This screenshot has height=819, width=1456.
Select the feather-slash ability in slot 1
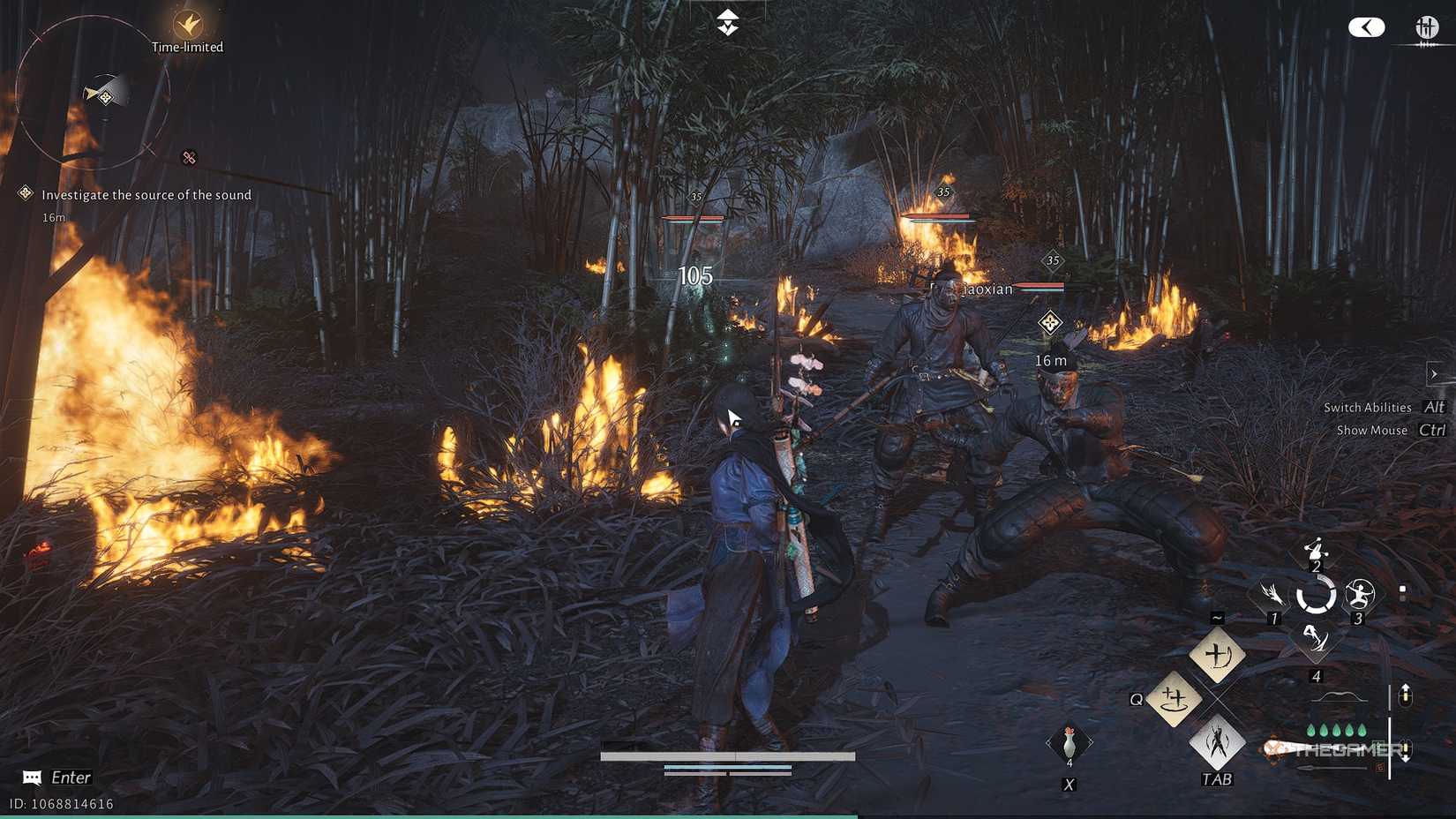pyautogui.click(x=1272, y=594)
